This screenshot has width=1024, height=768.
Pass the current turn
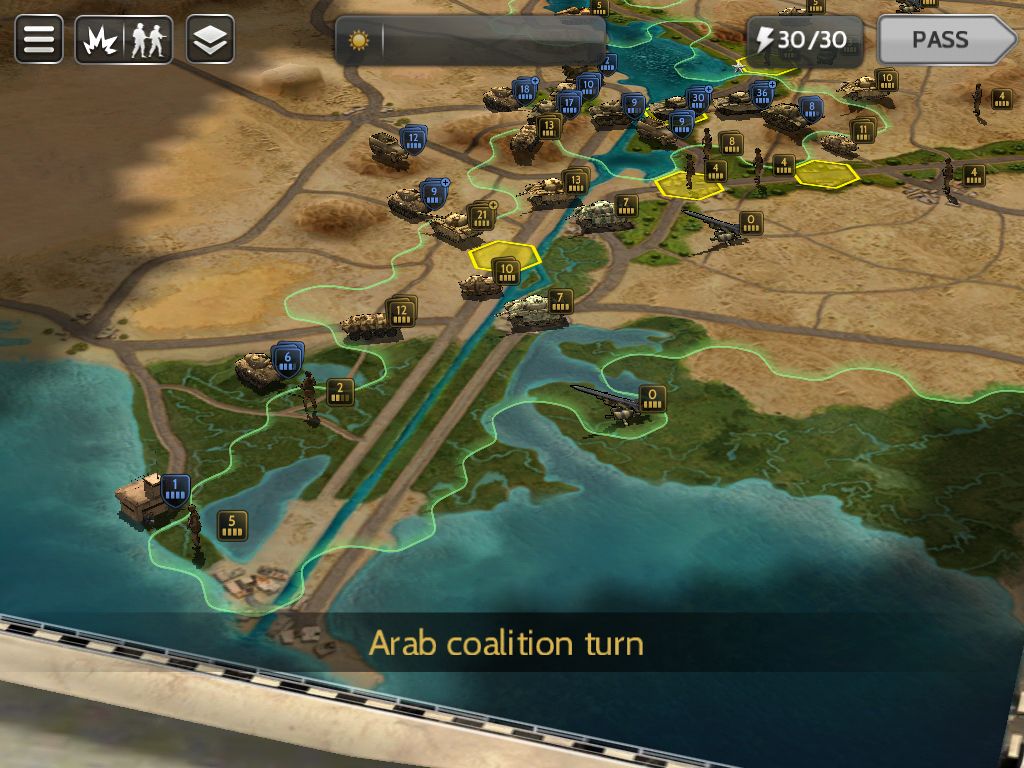(945, 40)
